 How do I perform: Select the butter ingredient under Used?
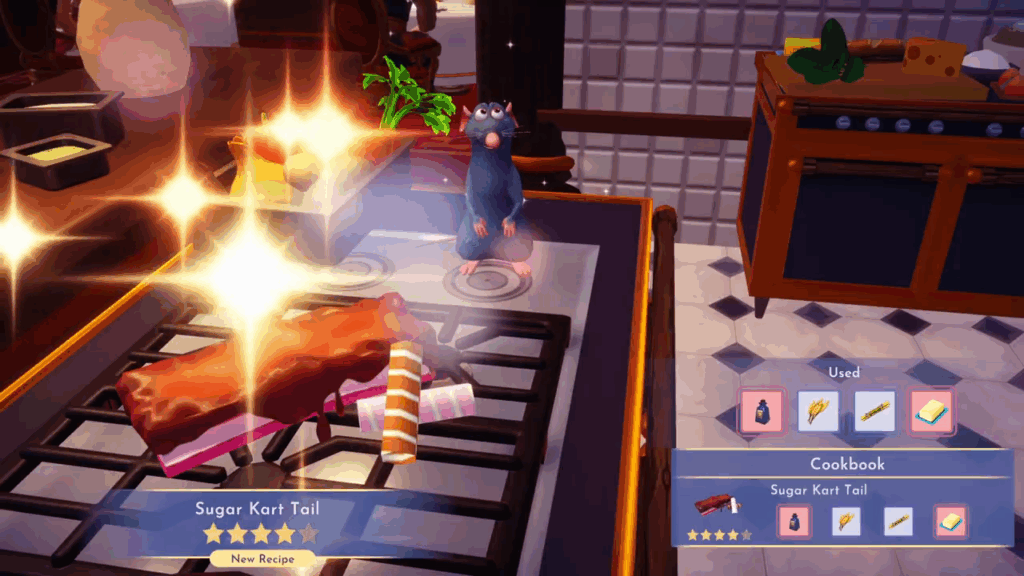tap(932, 411)
